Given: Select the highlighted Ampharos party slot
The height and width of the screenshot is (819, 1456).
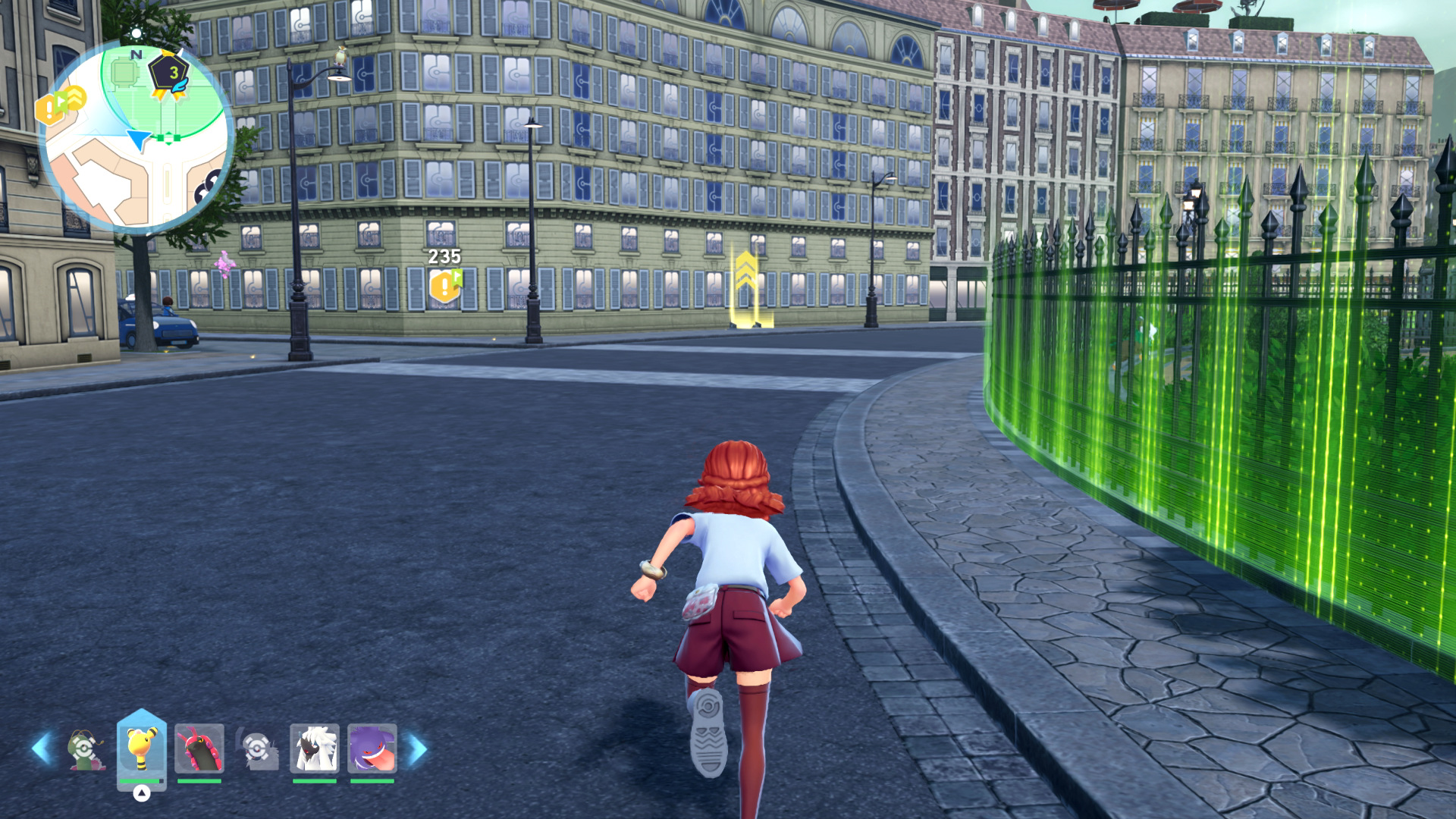Looking at the screenshot, I should point(141,748).
